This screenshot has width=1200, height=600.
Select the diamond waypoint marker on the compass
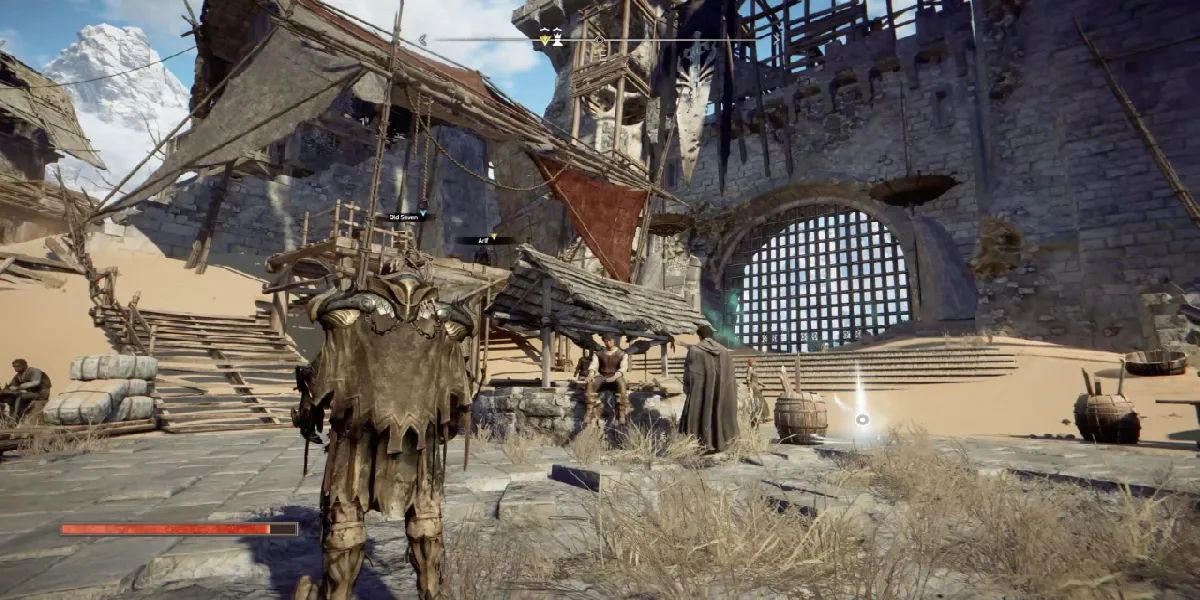coord(599,40)
